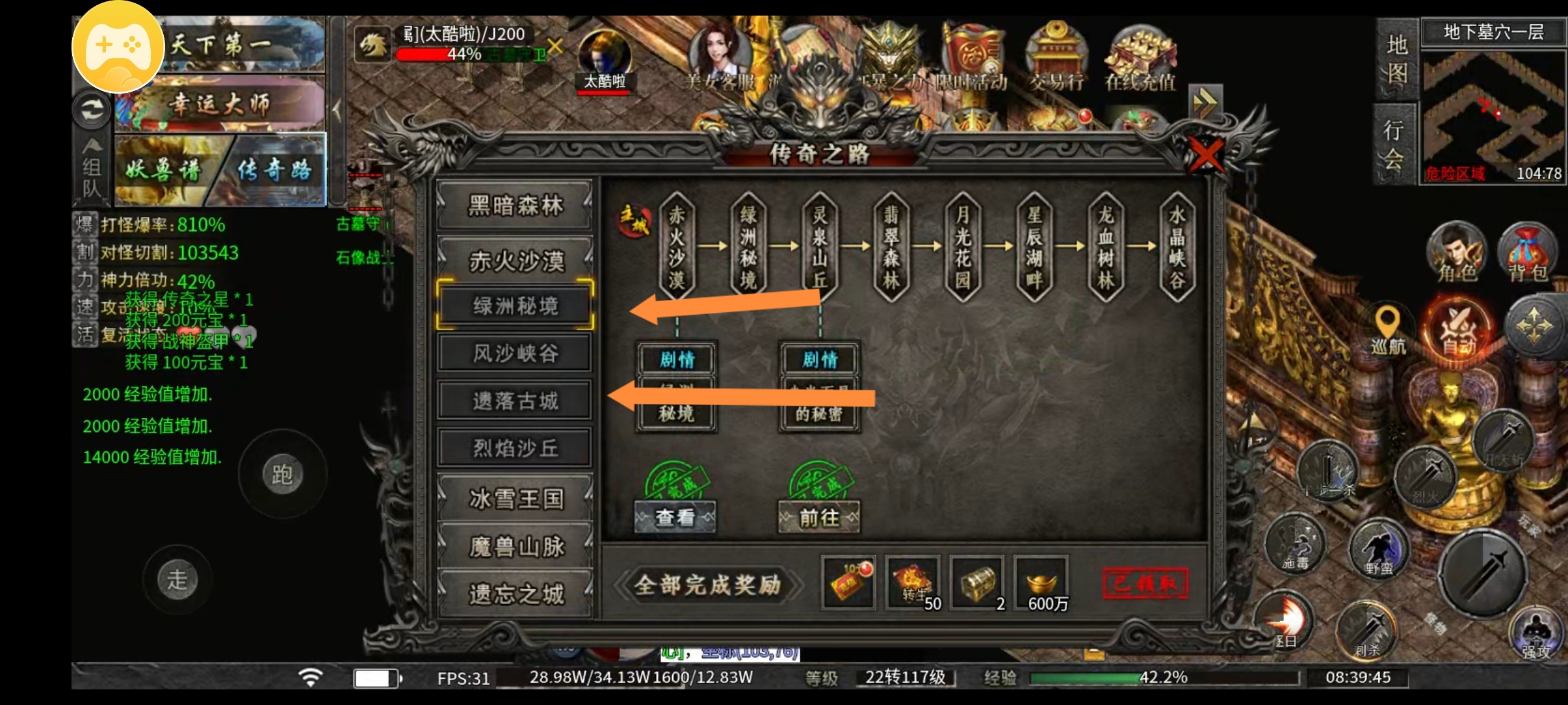
Task: Open the 地图 map button
Action: click(1396, 60)
